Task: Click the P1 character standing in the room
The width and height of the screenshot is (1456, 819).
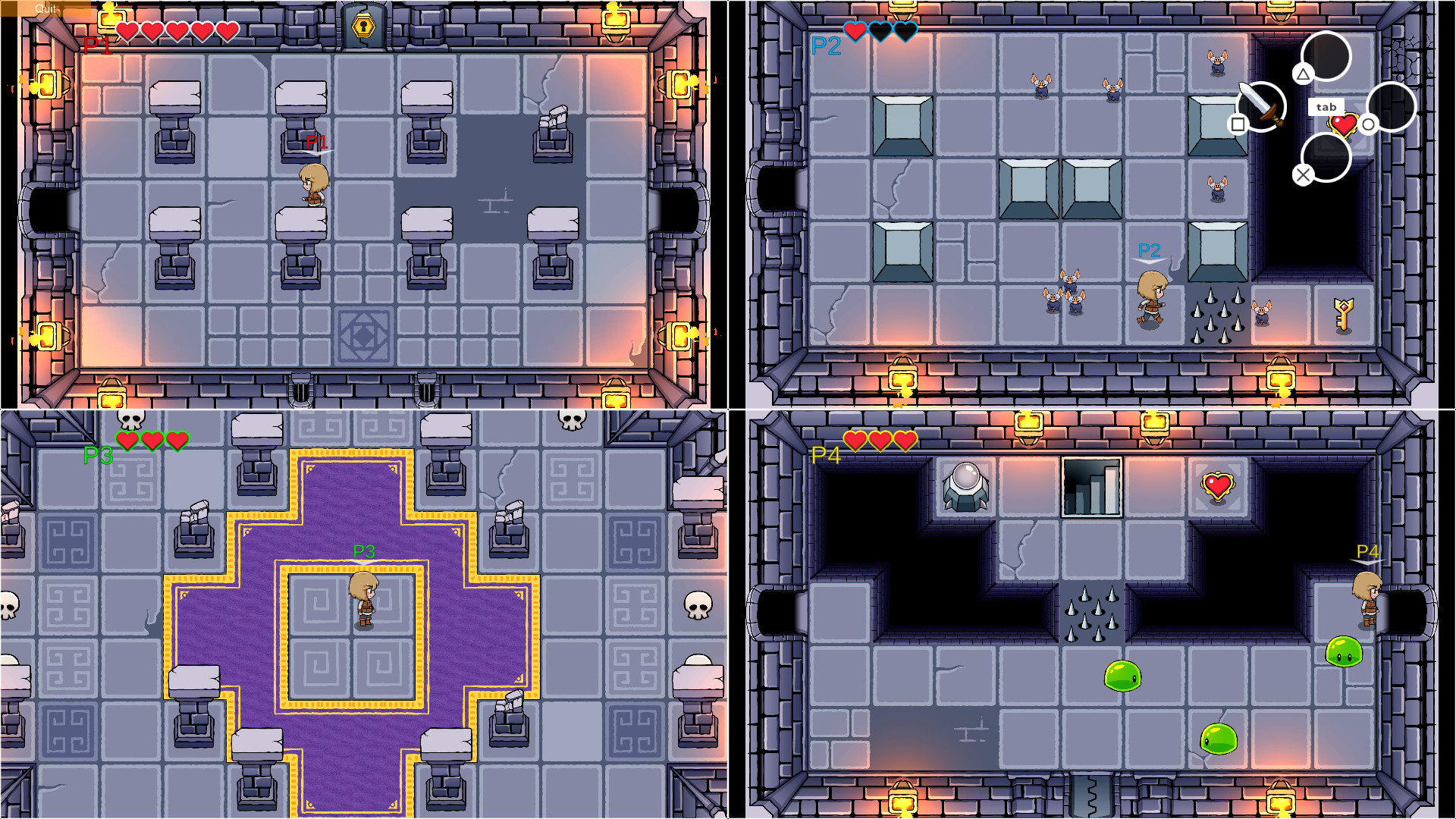Action: (x=314, y=184)
